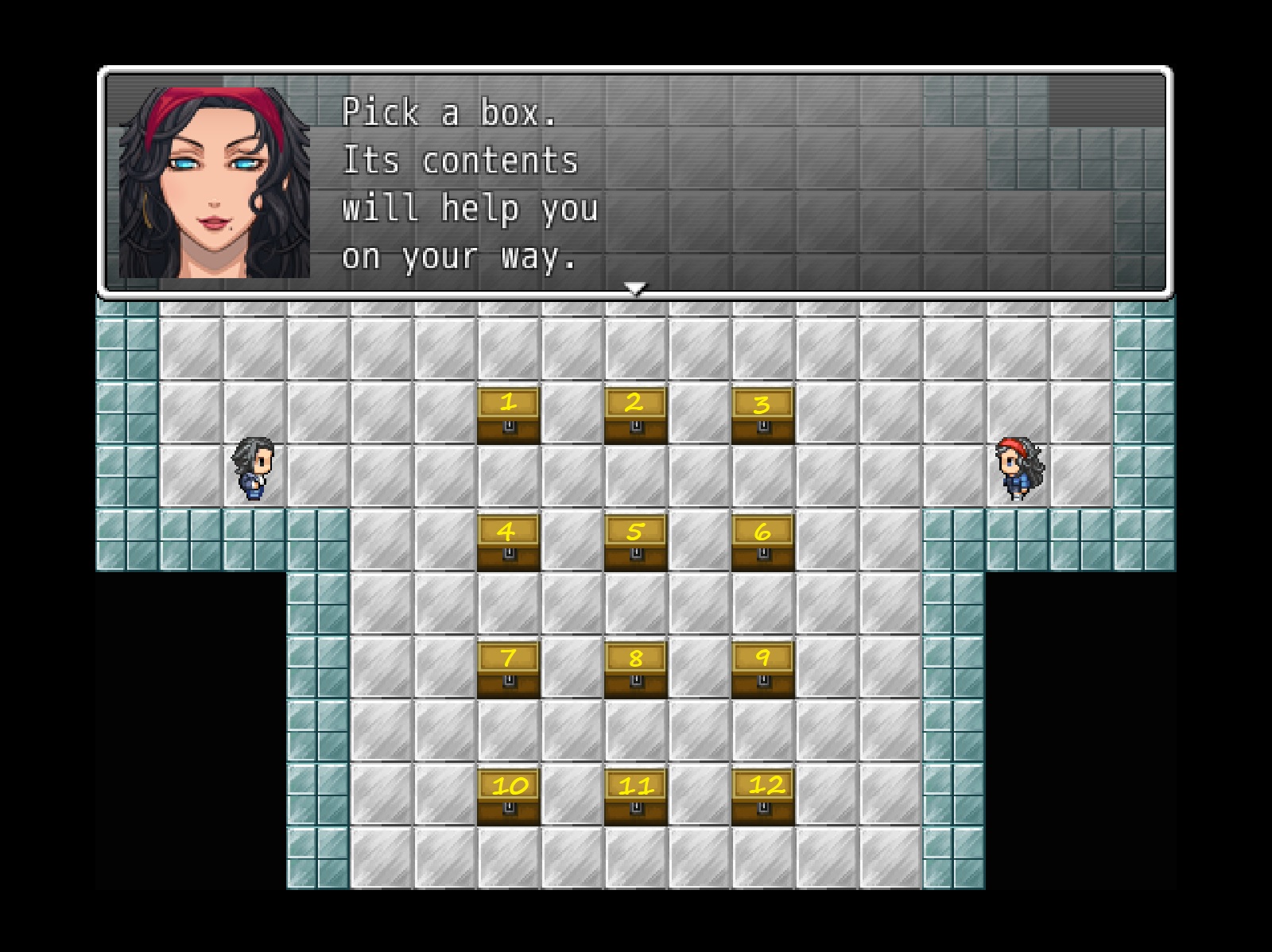Image resolution: width=1272 pixels, height=952 pixels.
Task: Advance dialogue with the continue arrow
Action: [x=634, y=288]
